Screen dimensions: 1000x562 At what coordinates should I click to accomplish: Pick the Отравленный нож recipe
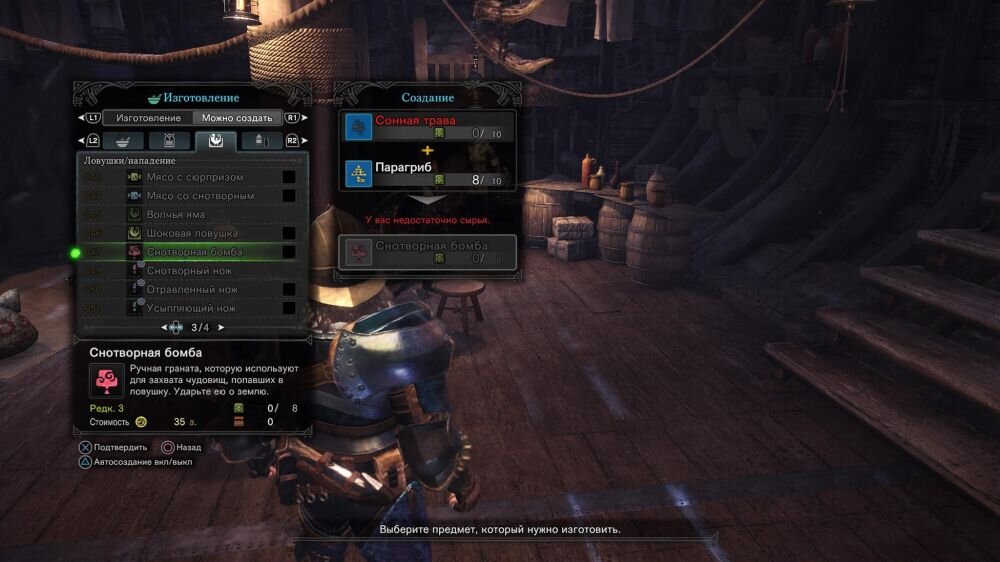pyautogui.click(x=191, y=289)
